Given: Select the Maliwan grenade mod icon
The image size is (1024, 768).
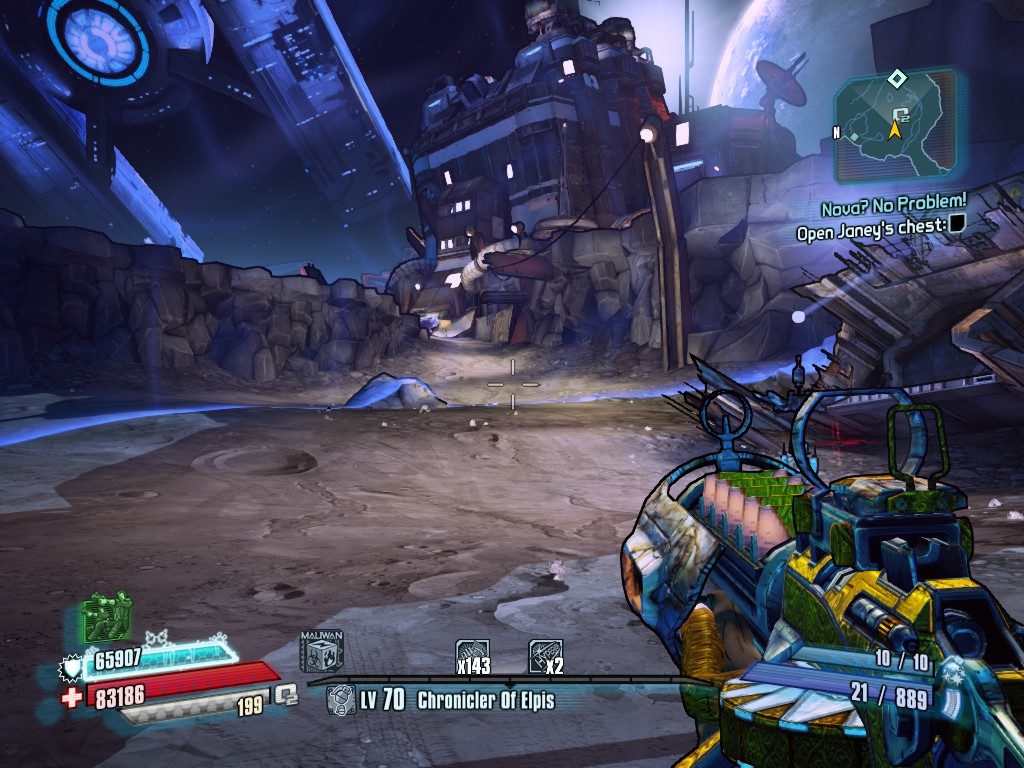Looking at the screenshot, I should 322,650.
